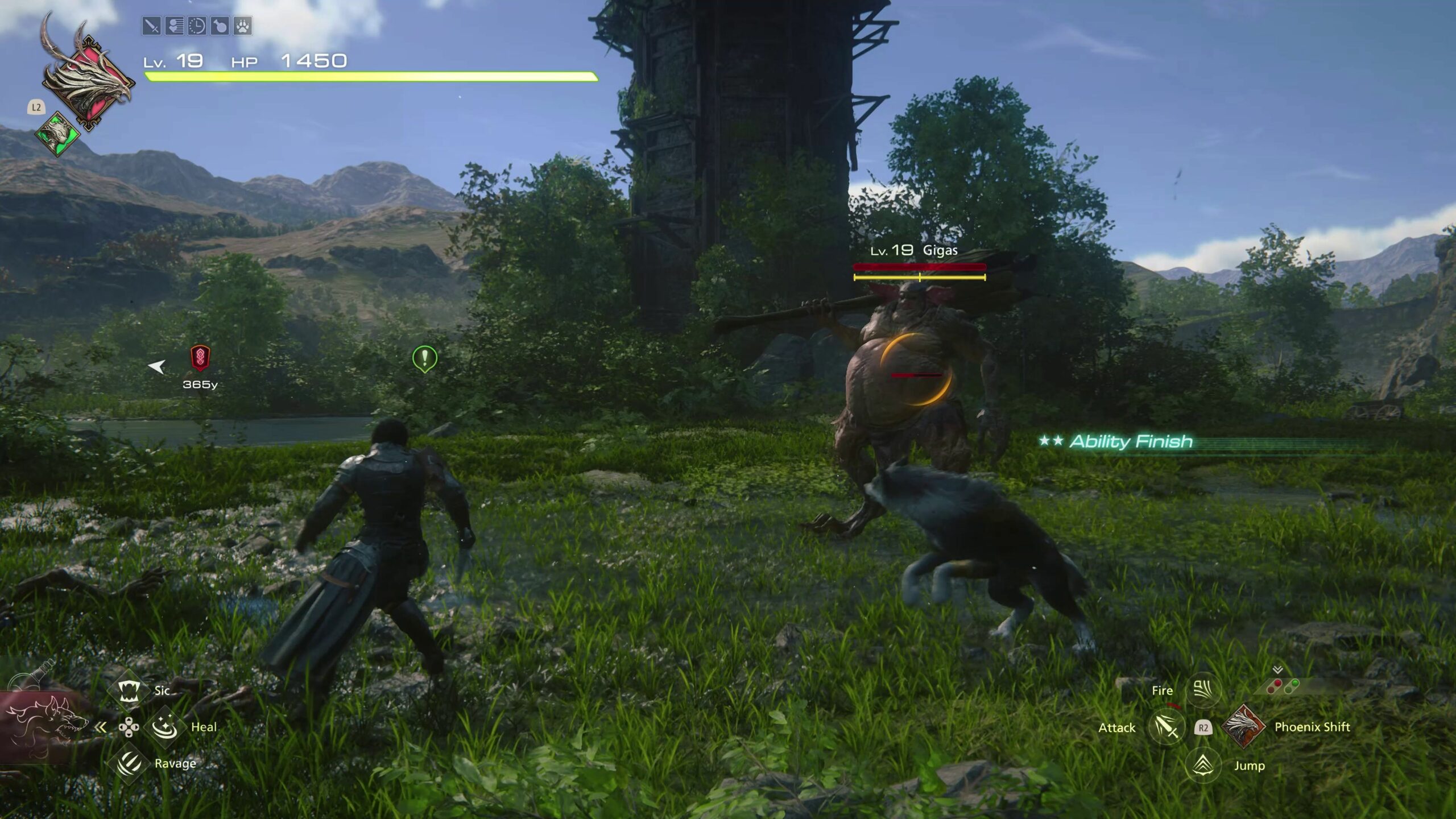Screen dimensions: 1456x819
Task: Click the potion flask status icon
Action: coord(220,26)
